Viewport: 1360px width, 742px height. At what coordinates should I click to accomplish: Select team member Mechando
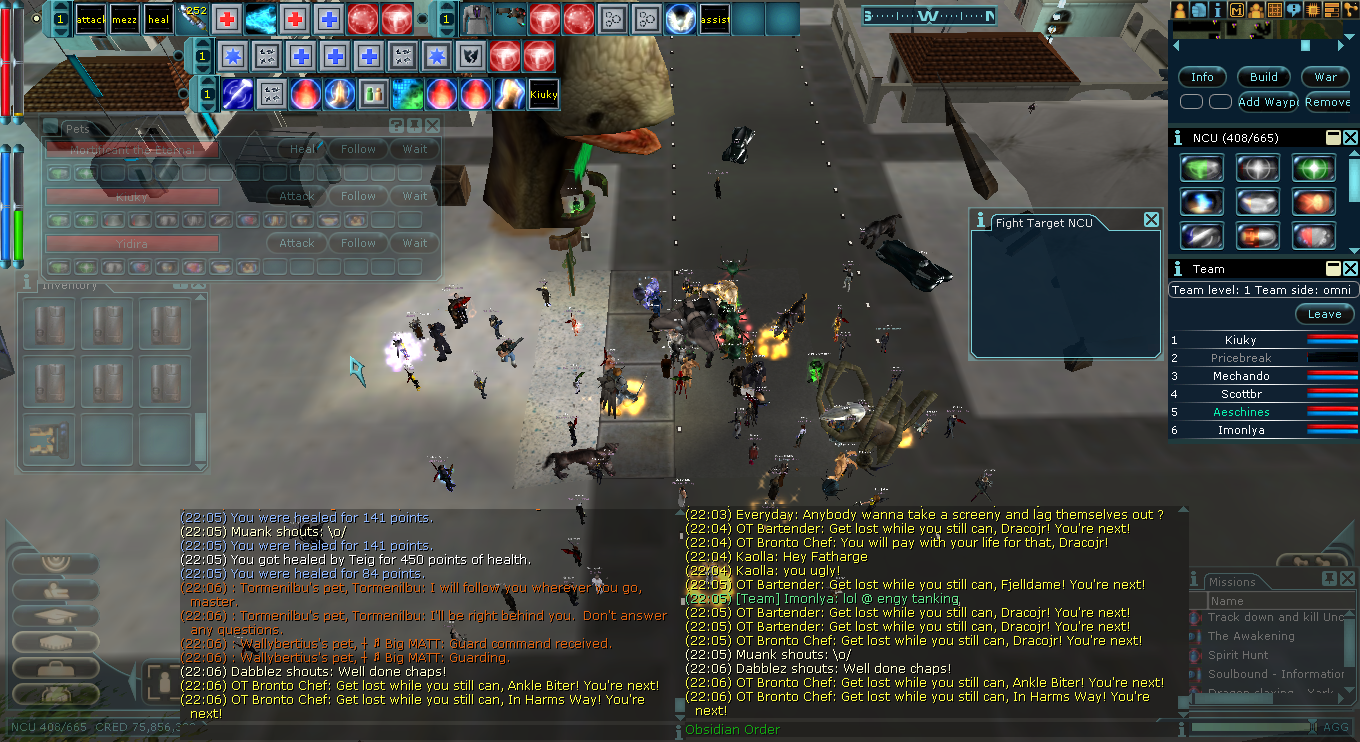tap(1241, 376)
